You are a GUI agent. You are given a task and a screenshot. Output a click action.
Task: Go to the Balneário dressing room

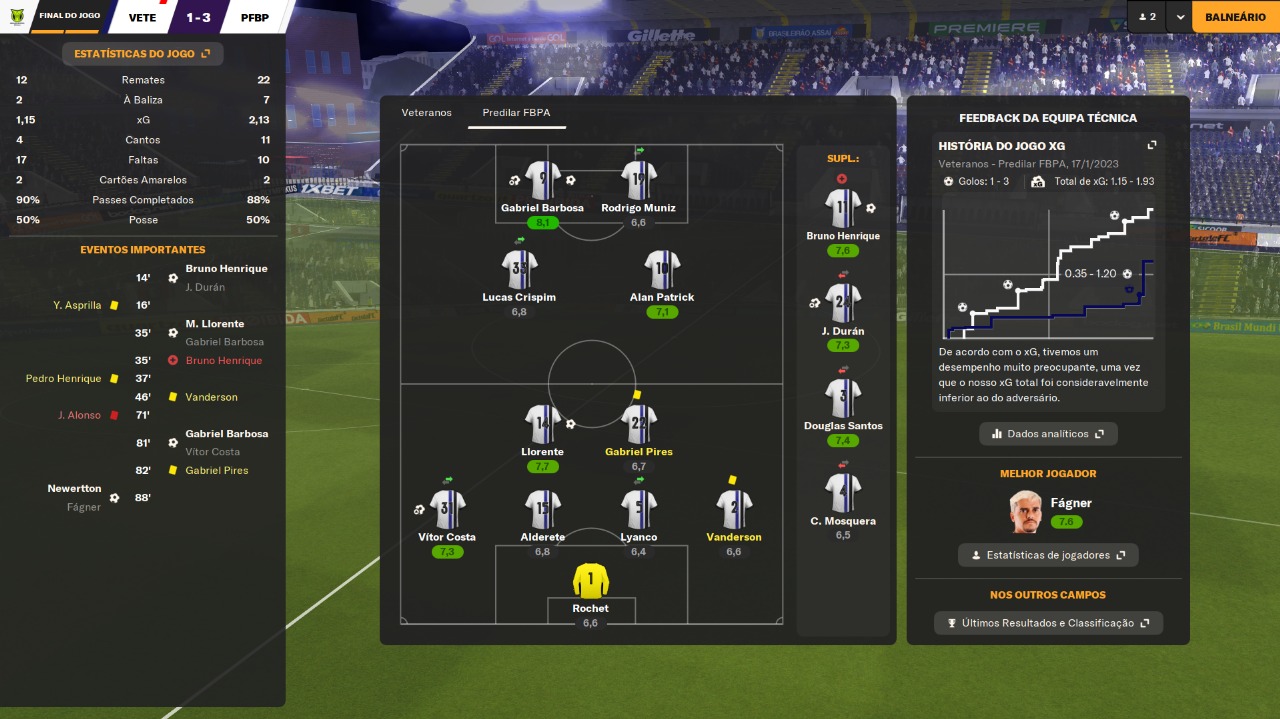pos(1235,17)
